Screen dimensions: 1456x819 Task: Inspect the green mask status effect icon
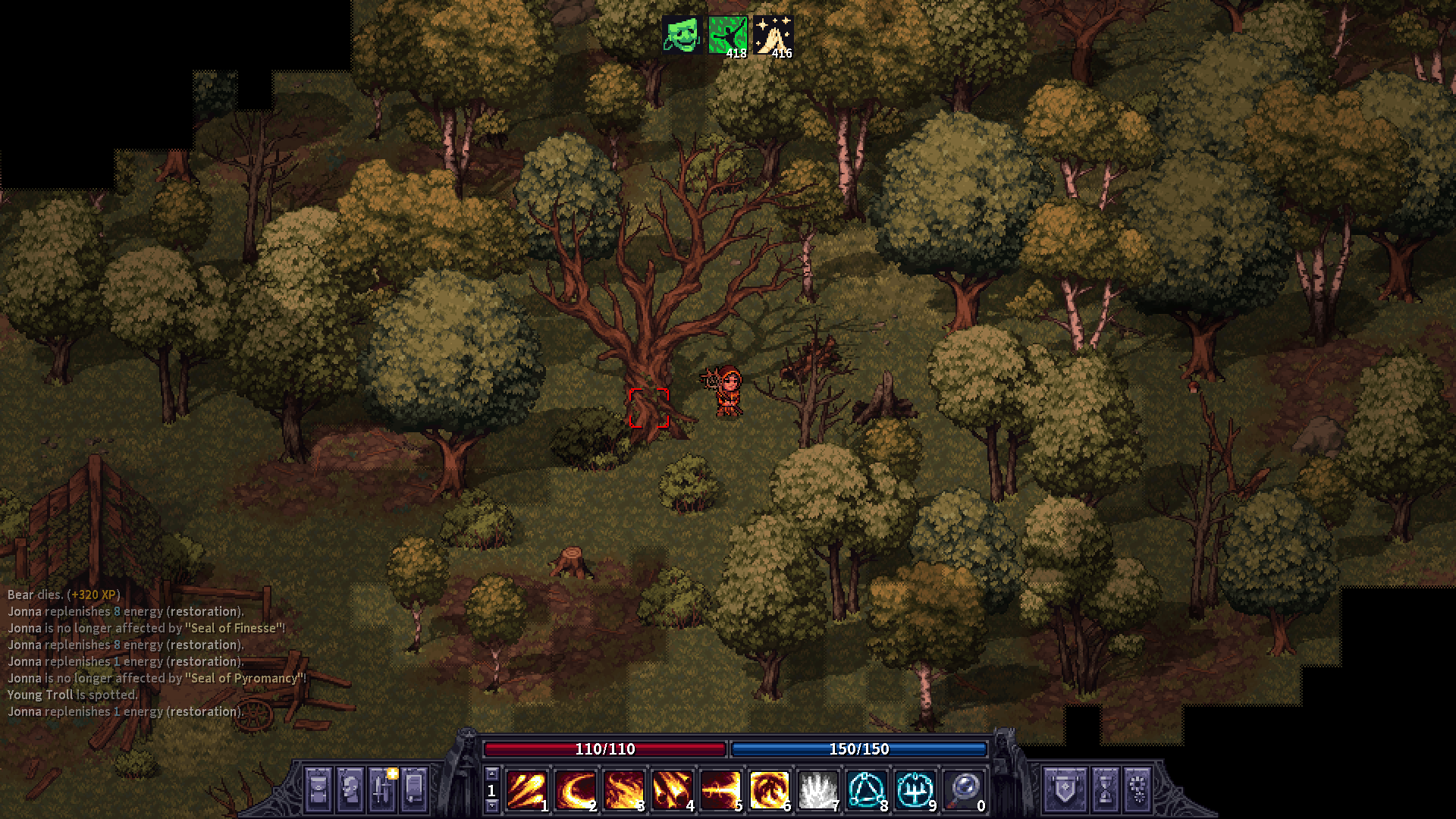click(682, 35)
